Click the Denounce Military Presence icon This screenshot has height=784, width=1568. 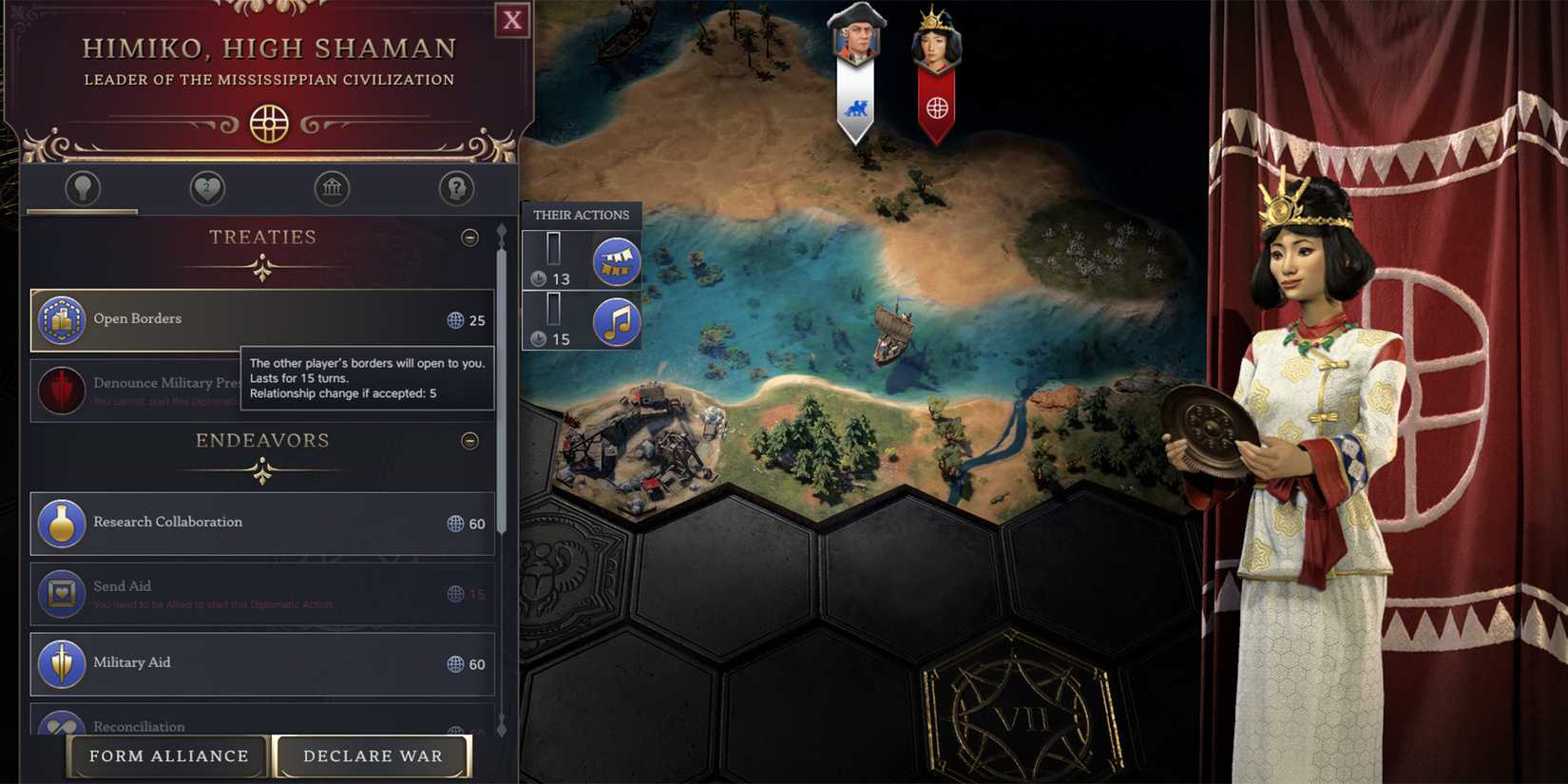pos(62,391)
